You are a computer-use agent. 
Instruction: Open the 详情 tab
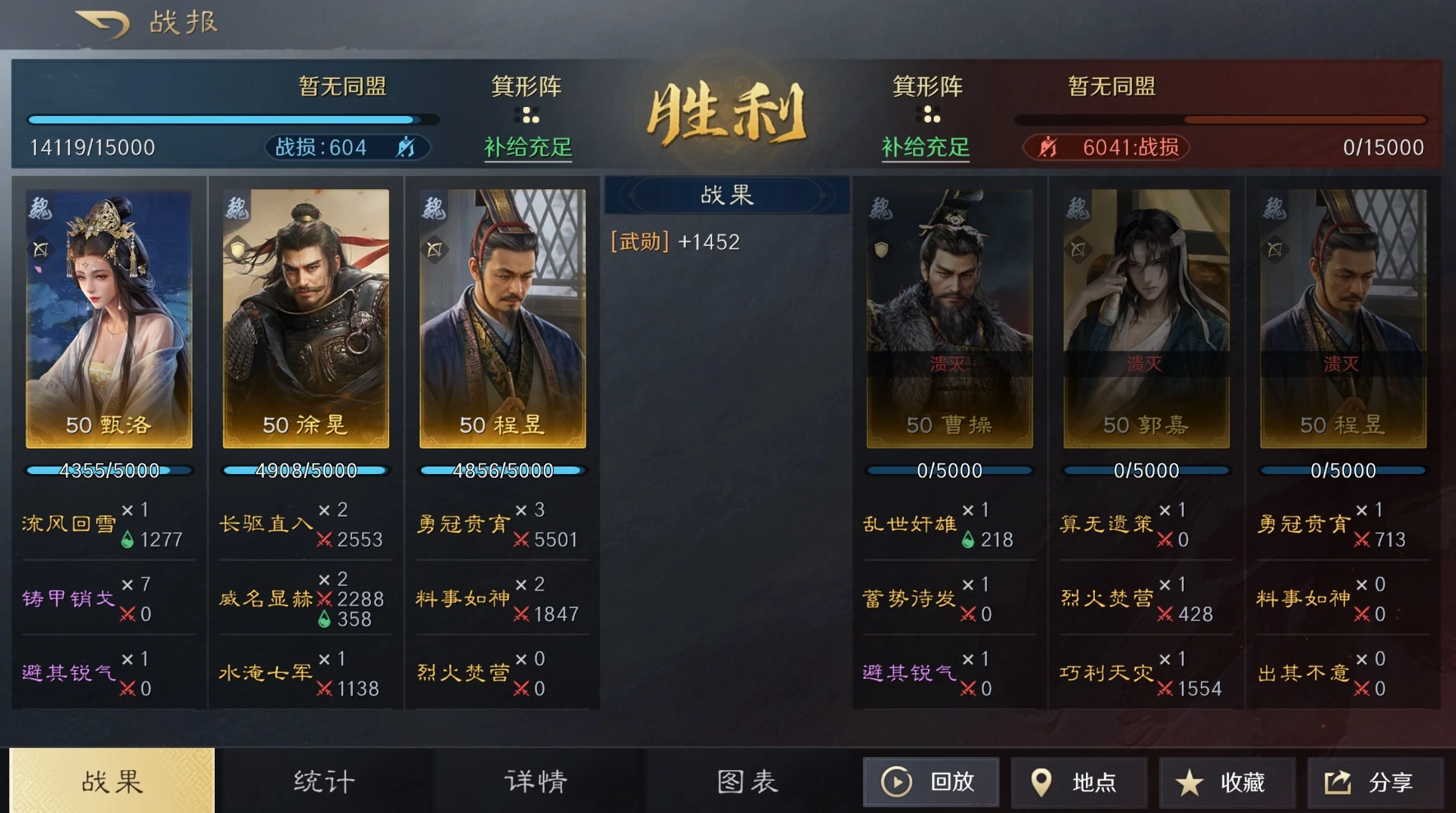point(535,780)
